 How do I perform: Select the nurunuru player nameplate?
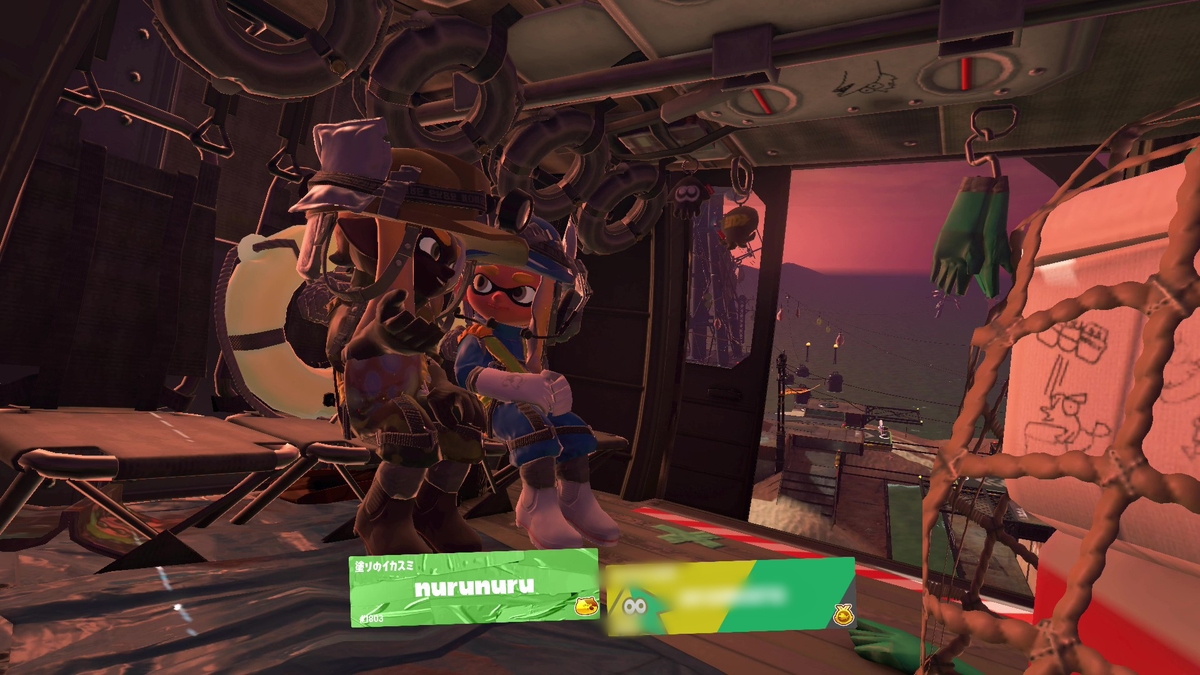click(x=474, y=588)
